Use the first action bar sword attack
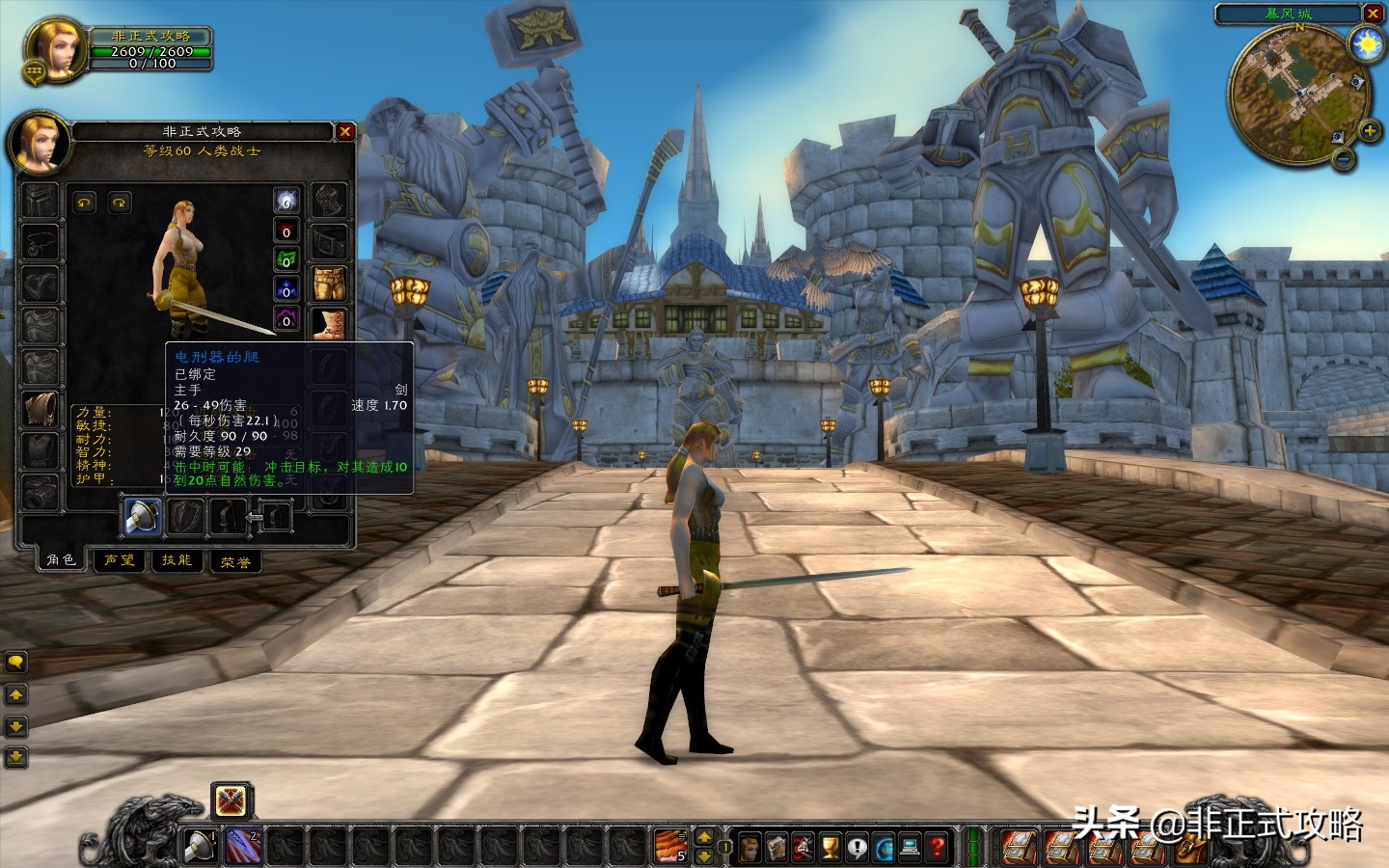 (x=201, y=846)
